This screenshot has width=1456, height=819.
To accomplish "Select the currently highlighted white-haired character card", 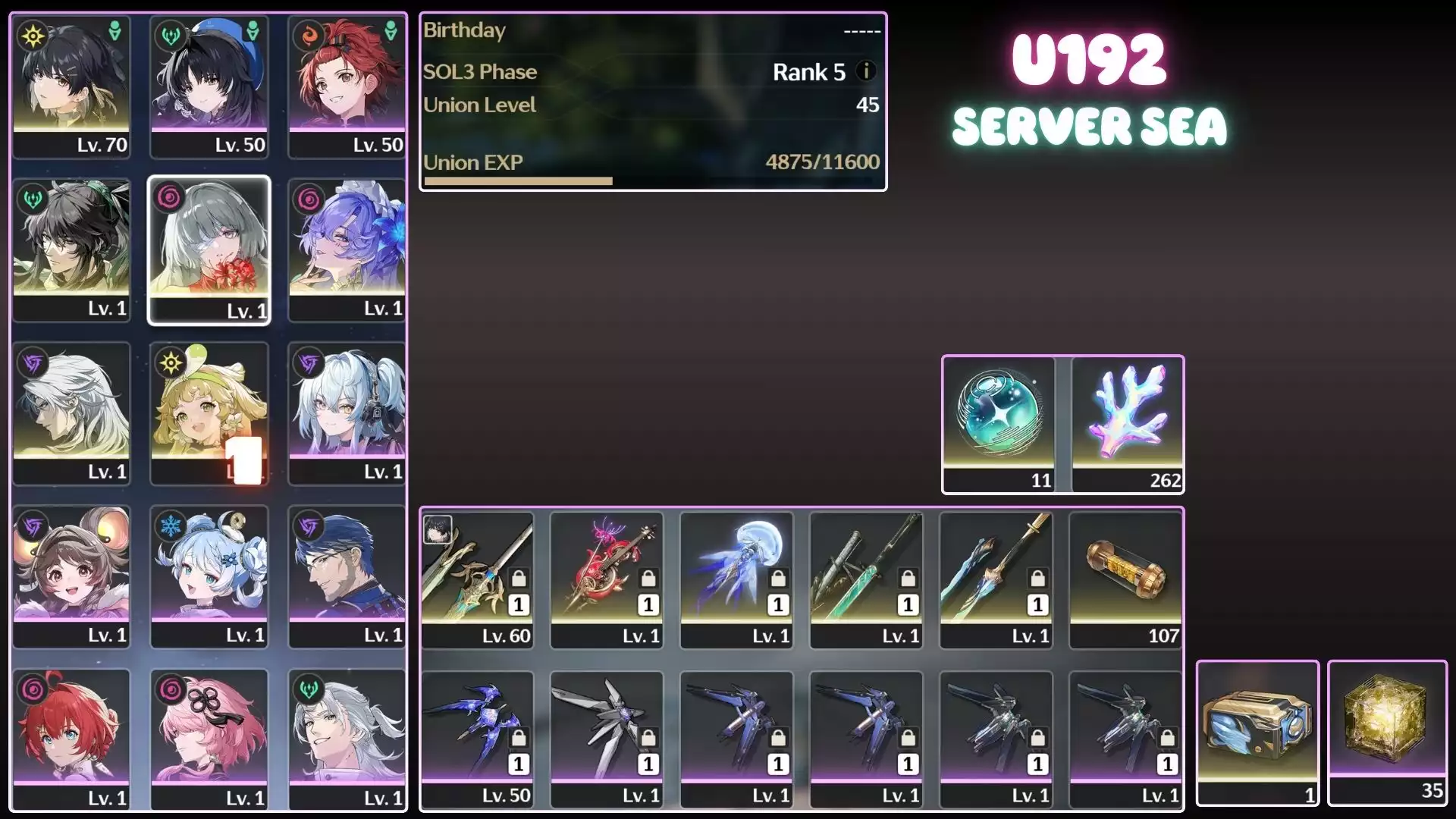I will [x=210, y=250].
